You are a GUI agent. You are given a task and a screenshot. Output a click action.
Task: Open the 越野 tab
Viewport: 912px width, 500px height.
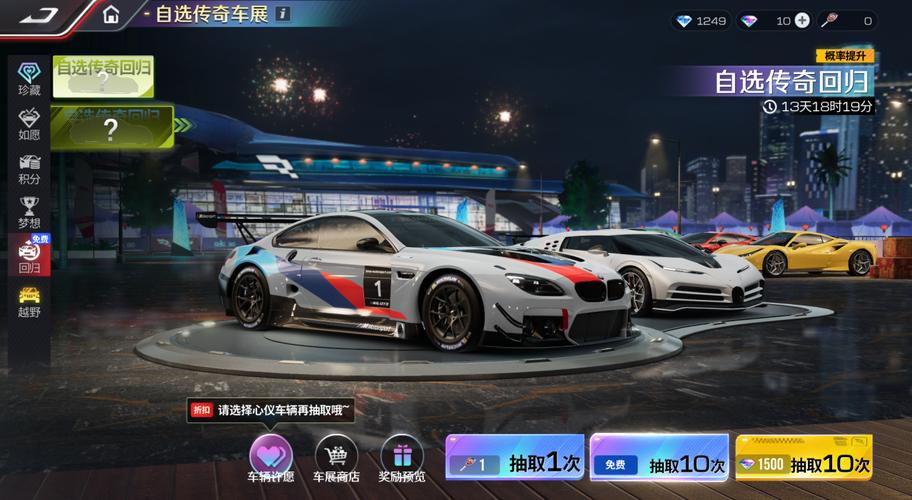29,301
